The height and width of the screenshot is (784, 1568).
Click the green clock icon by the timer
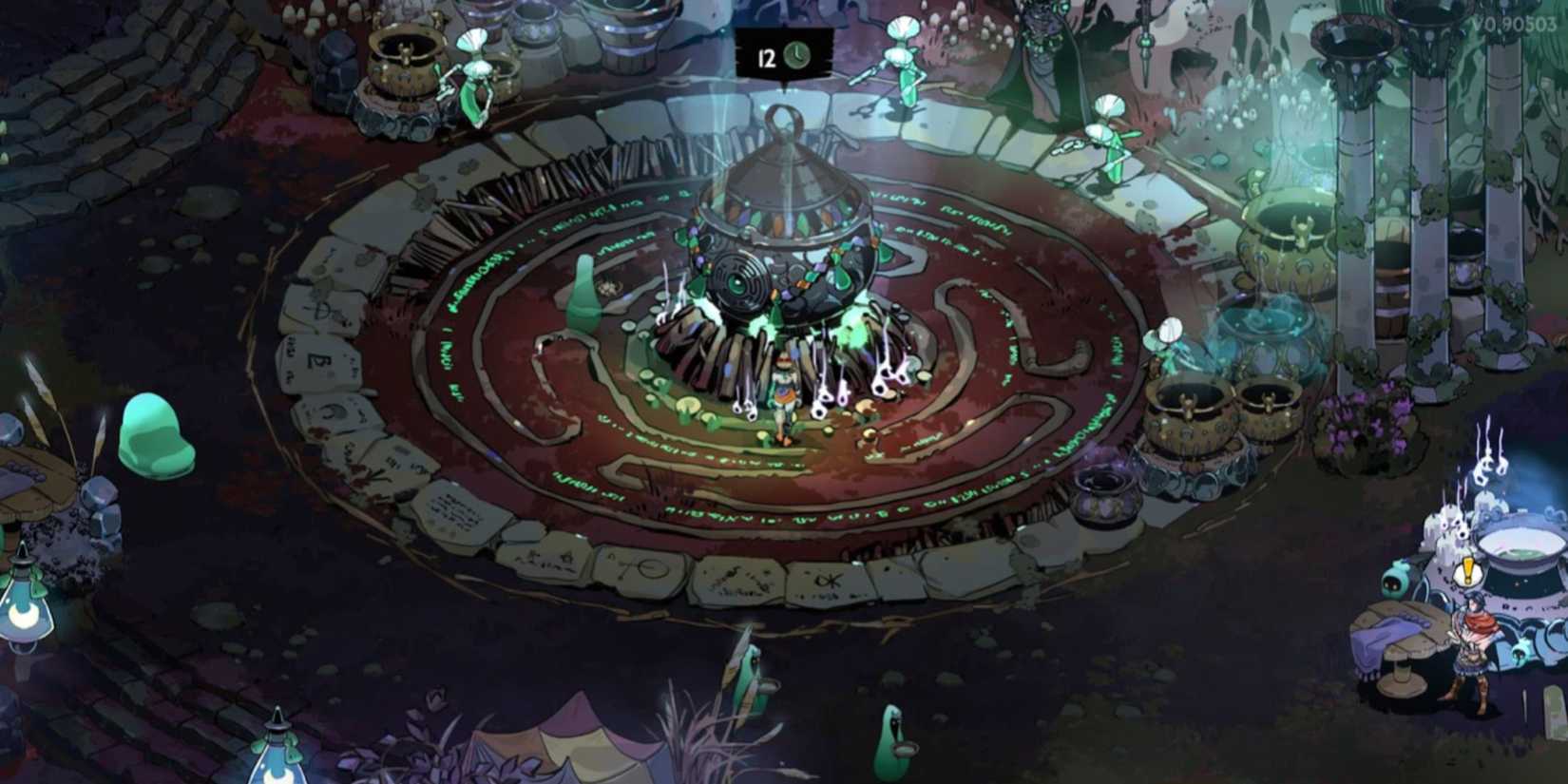coord(796,54)
